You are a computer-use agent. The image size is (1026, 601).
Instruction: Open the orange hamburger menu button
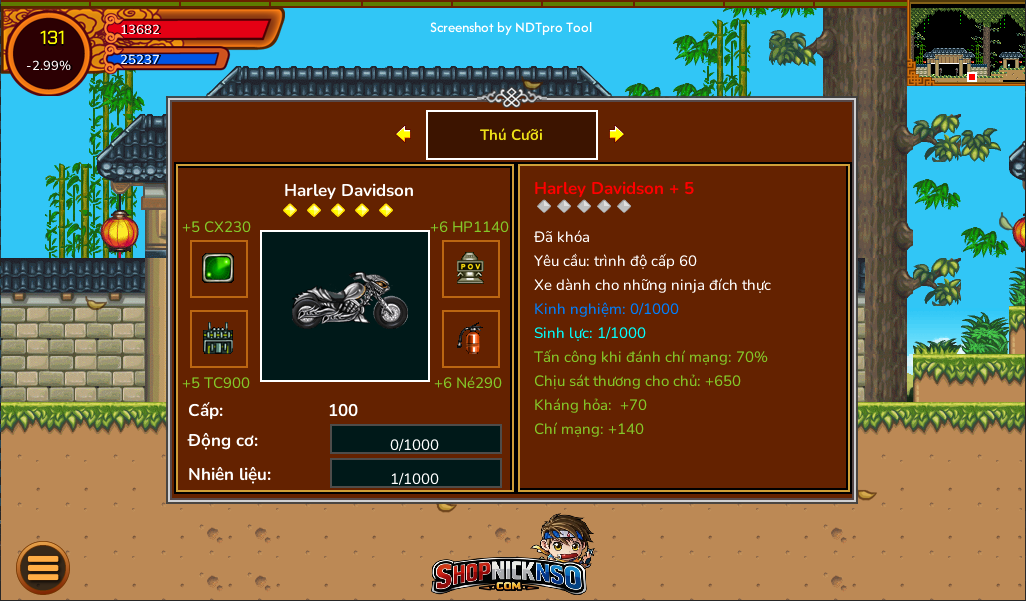pyautogui.click(x=43, y=567)
